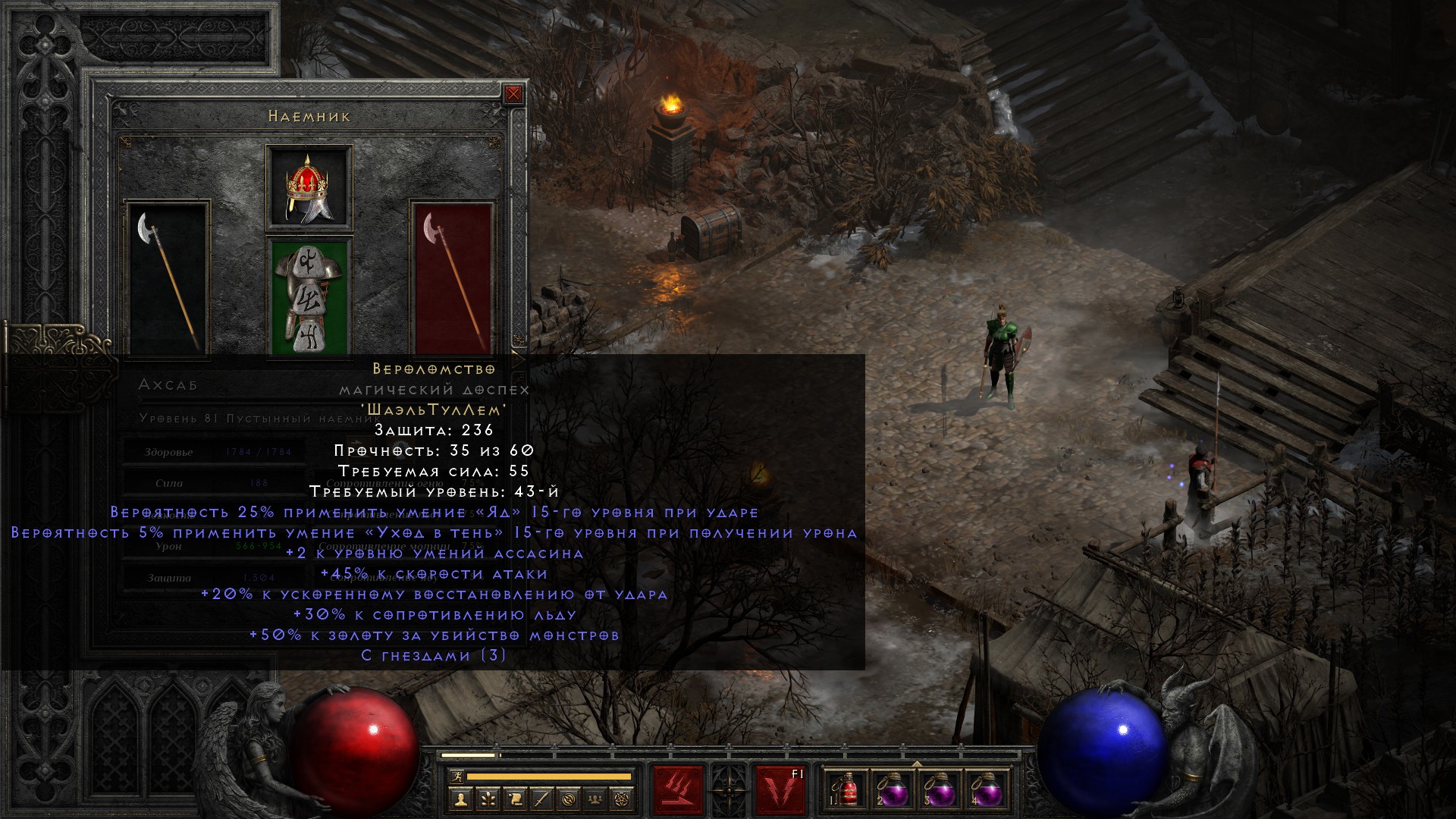1456x819 pixels.
Task: Change the left-click claw skill
Action: 679,790
